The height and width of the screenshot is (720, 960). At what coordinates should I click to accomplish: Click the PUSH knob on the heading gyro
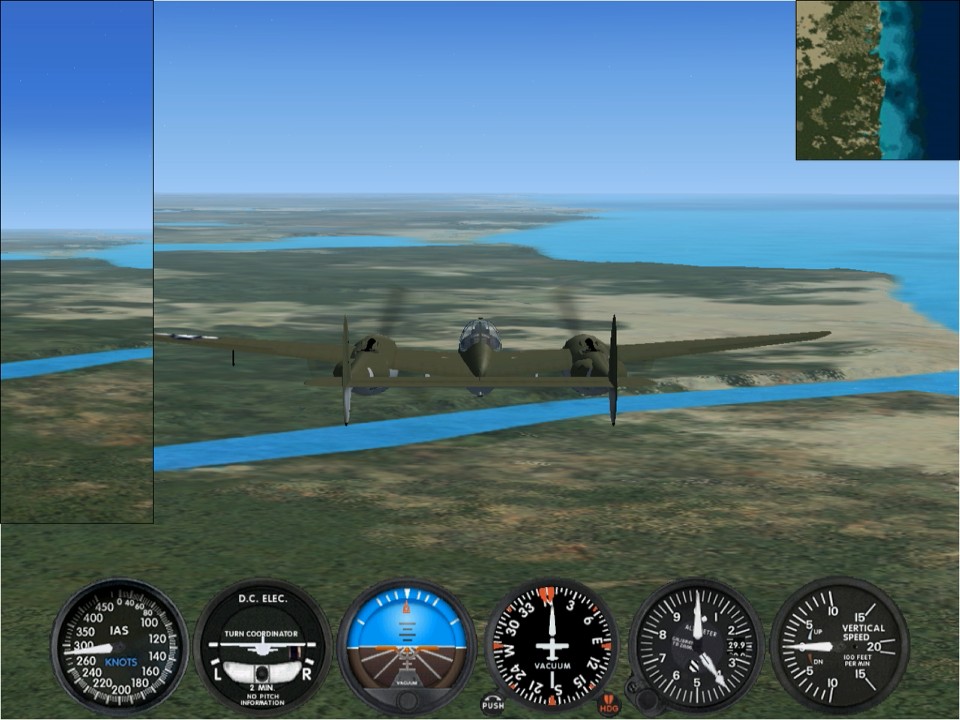pyautogui.click(x=492, y=705)
